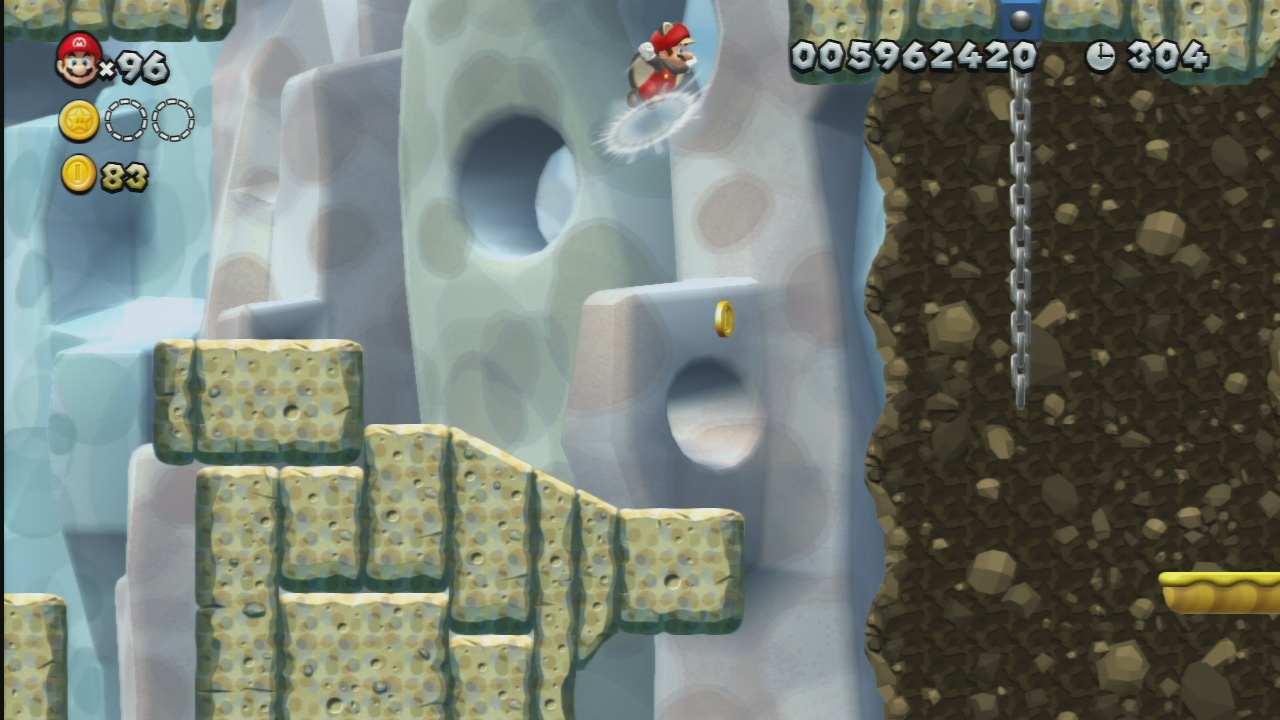The height and width of the screenshot is (720, 1280).
Task: Click the Mario head life counter icon
Action: [76, 58]
